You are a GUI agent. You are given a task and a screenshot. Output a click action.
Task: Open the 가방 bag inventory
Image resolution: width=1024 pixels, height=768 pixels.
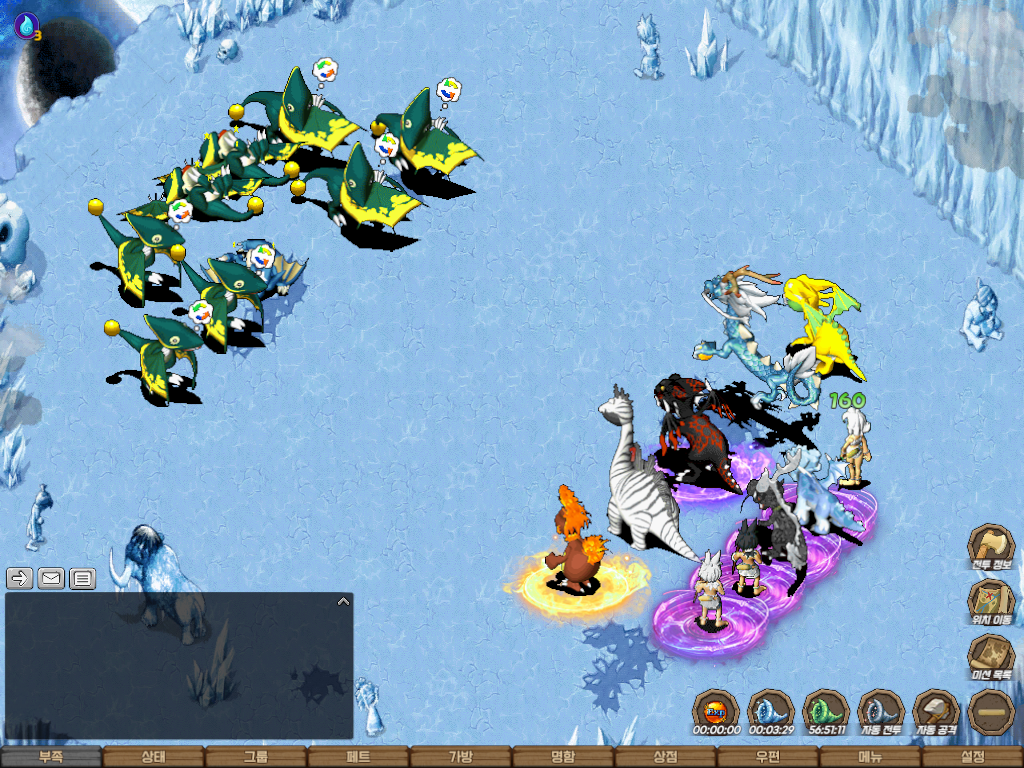pyautogui.click(x=460, y=757)
